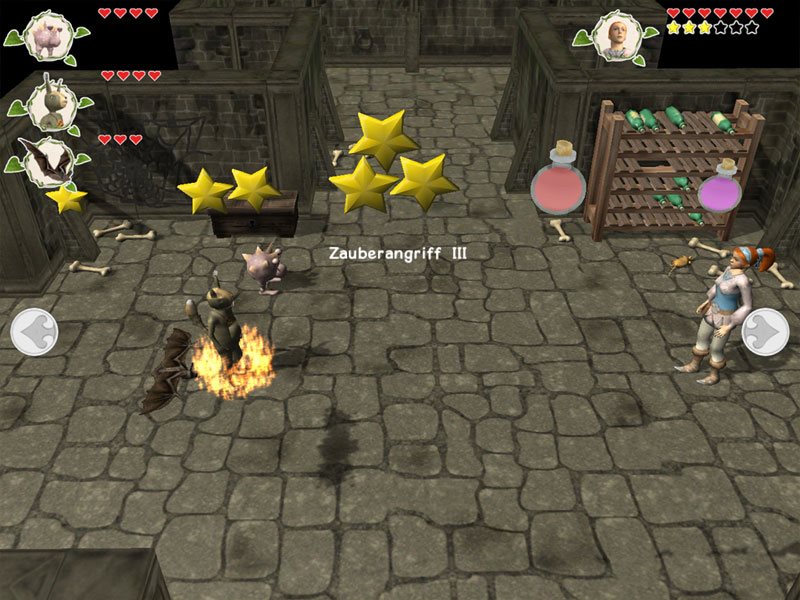The height and width of the screenshot is (600, 800).
Task: Choose the single-star attack option
Action: click(x=66, y=199)
